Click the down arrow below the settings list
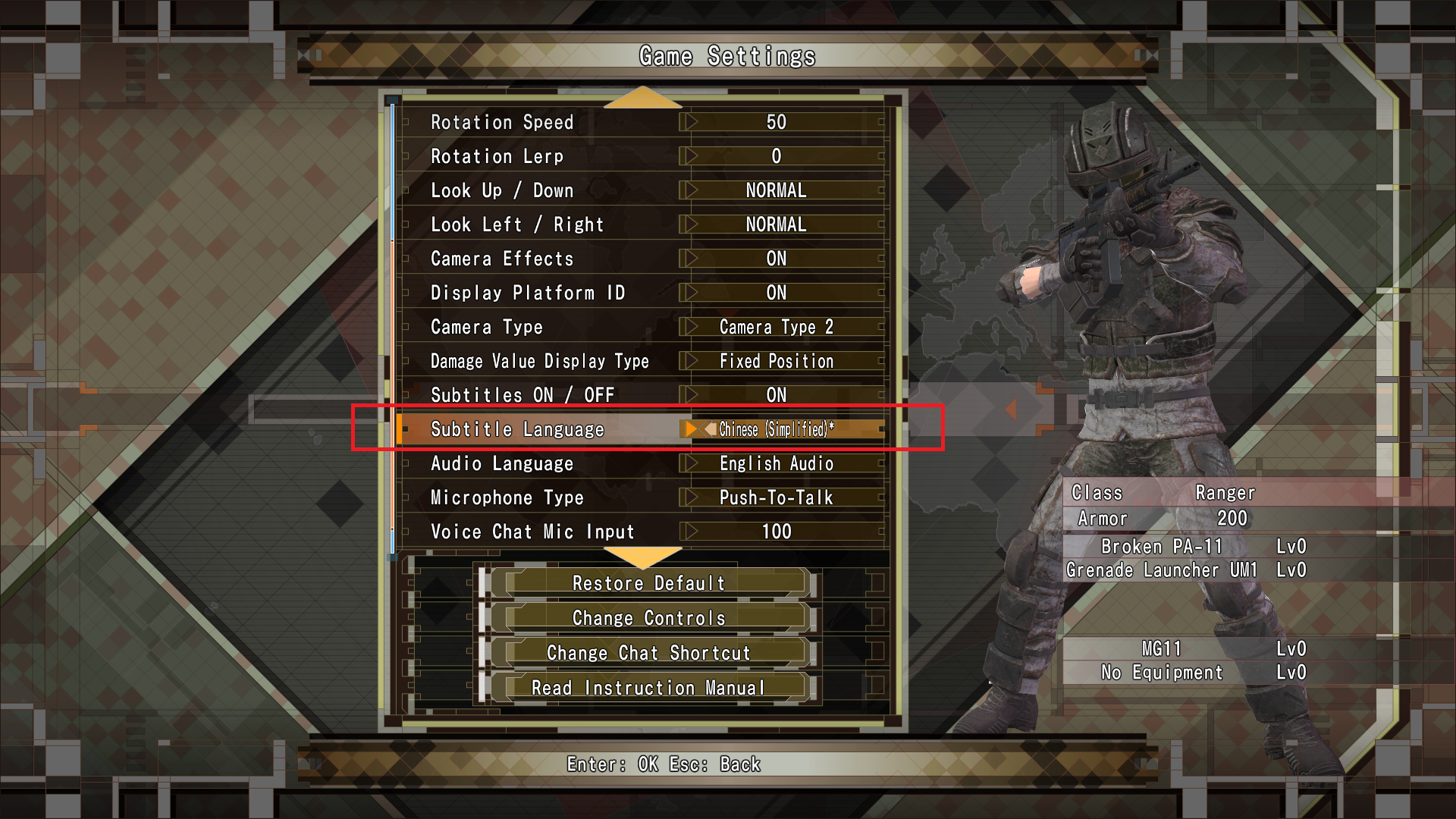 click(x=643, y=558)
